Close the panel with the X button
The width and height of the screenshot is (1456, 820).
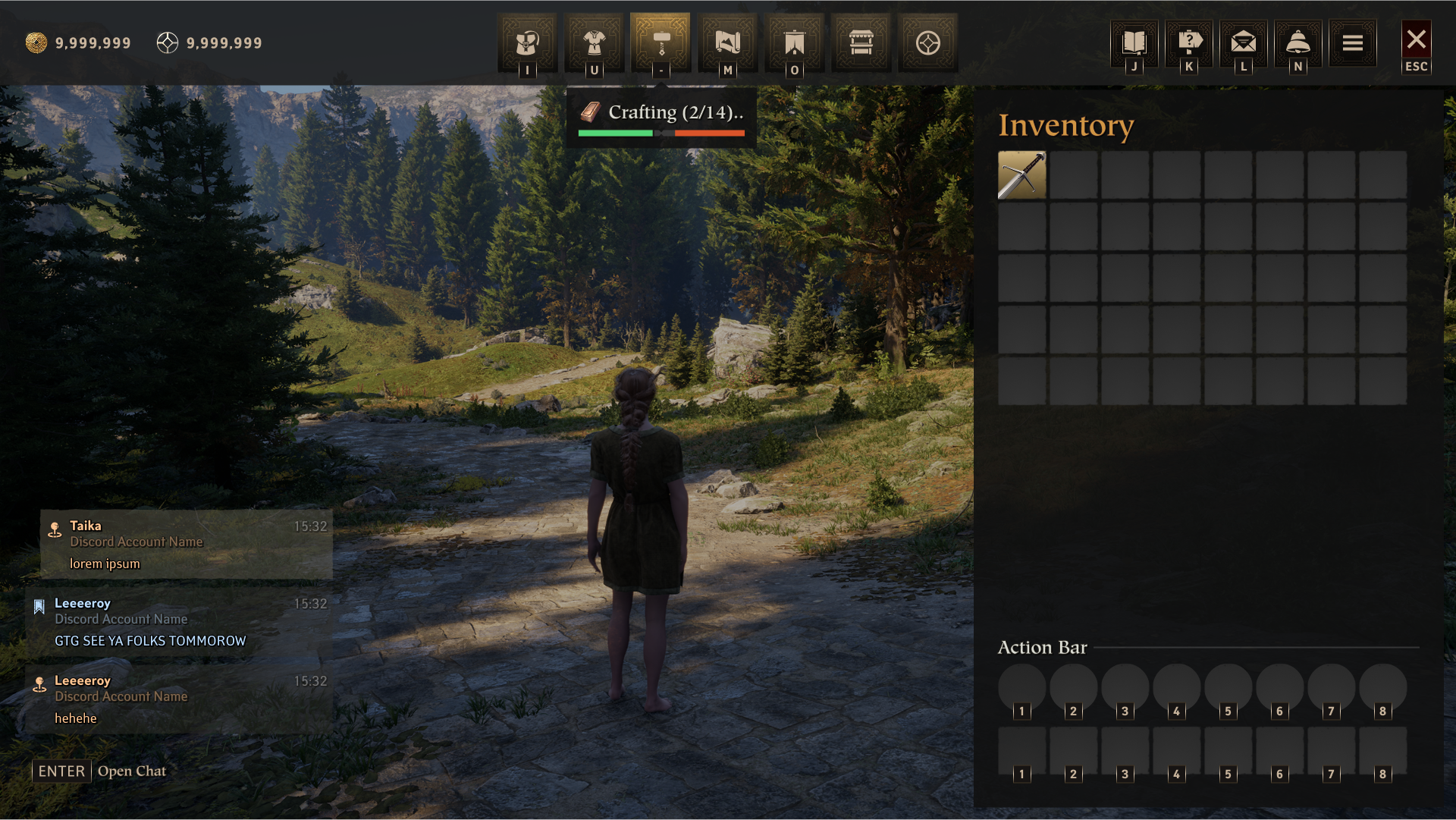tap(1416, 39)
